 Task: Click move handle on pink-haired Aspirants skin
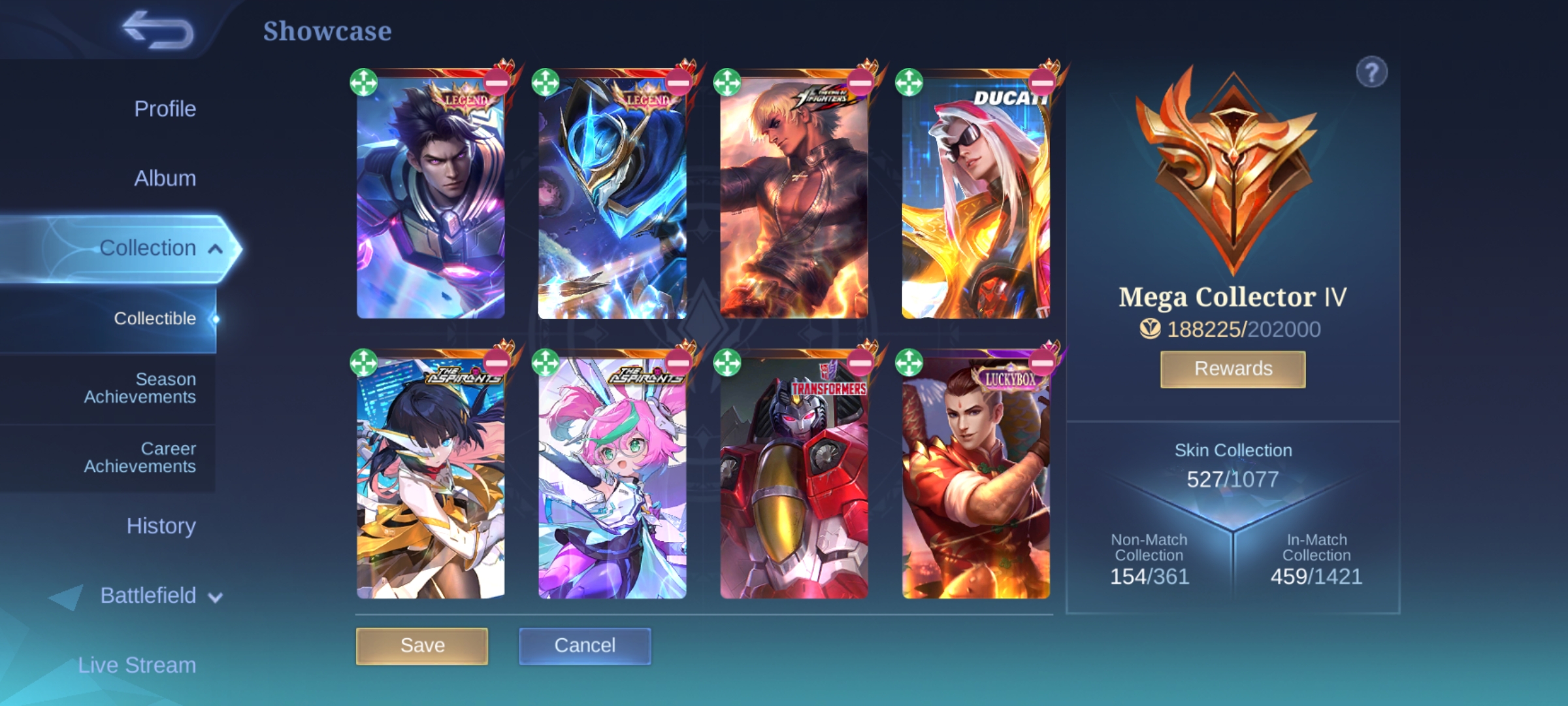(x=546, y=363)
